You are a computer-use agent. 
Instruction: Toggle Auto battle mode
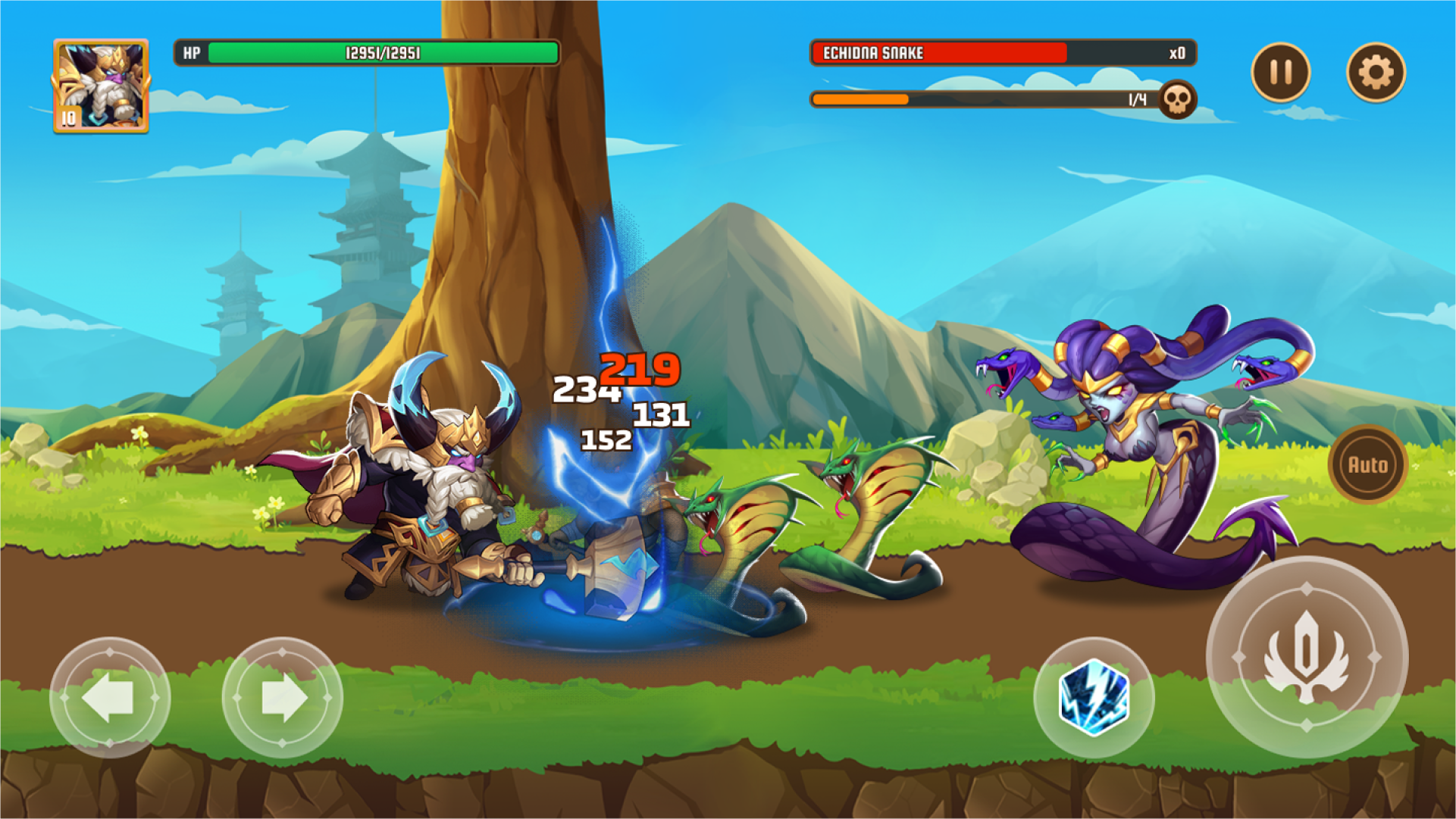pyautogui.click(x=1367, y=464)
